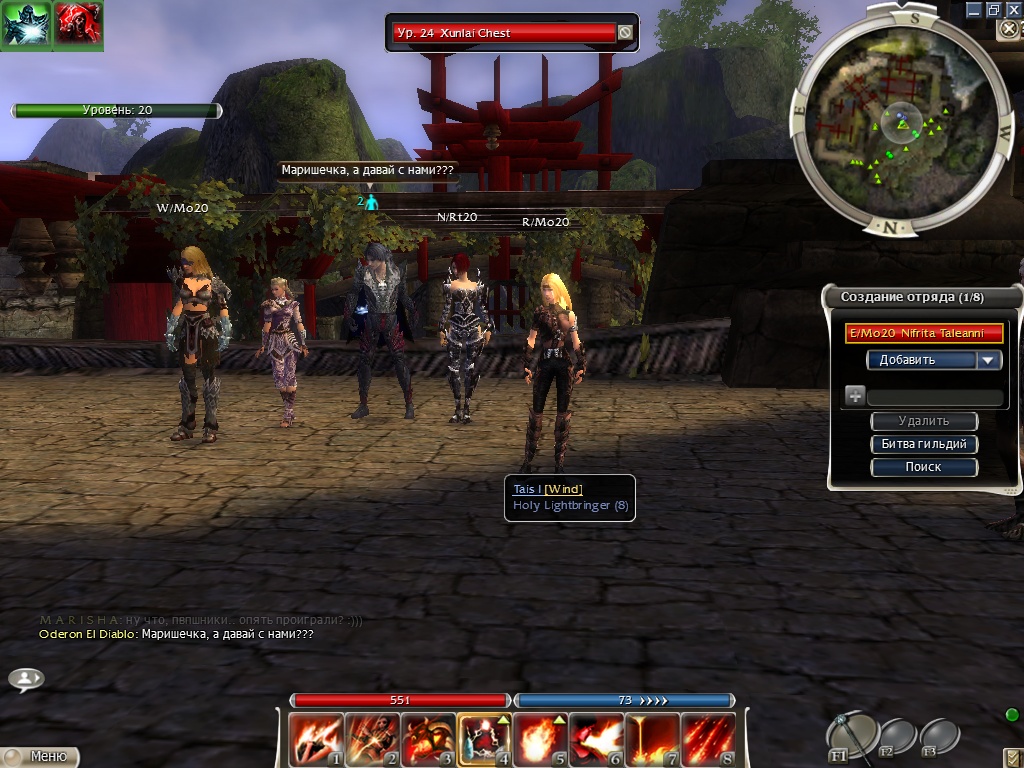Click the Битва гильдий button
The image size is (1024, 768).
click(x=924, y=444)
